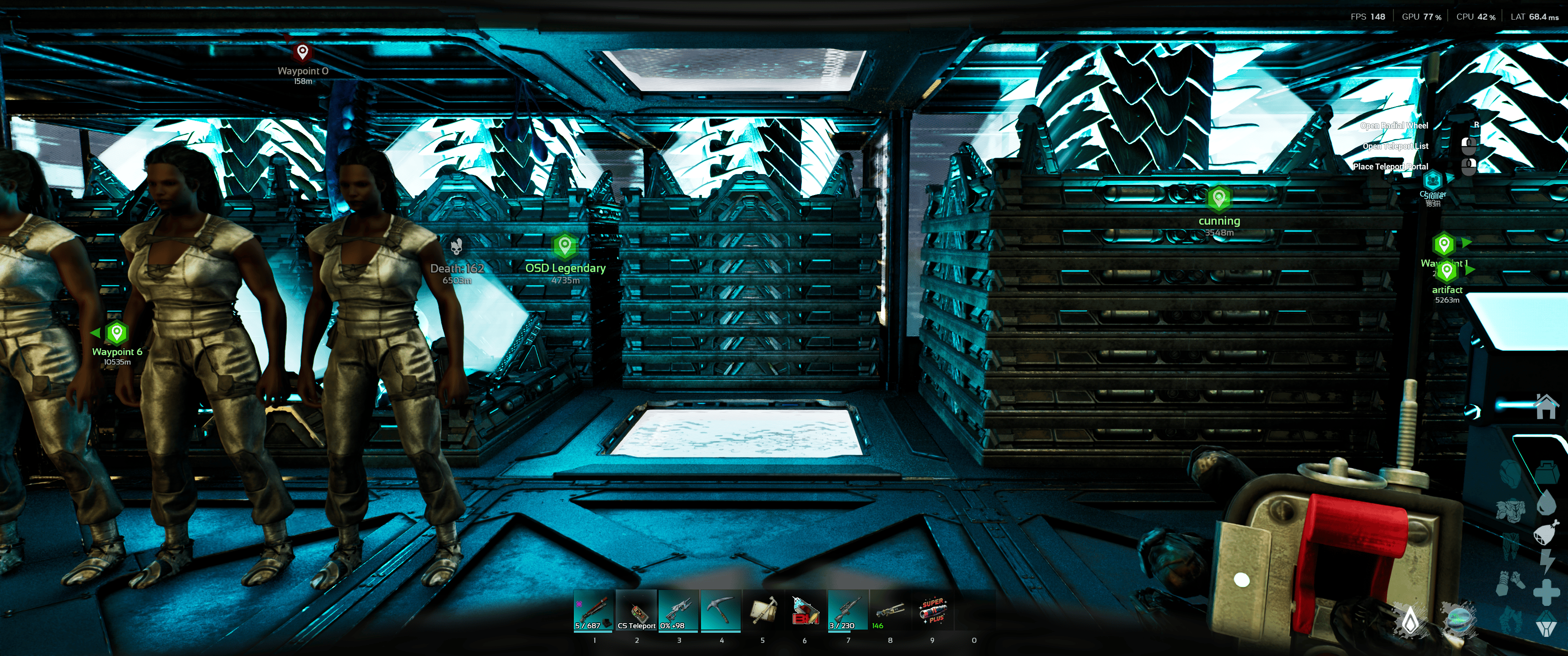Equip the CS Teleport remote
The image size is (1568, 656).
pyautogui.click(x=636, y=610)
